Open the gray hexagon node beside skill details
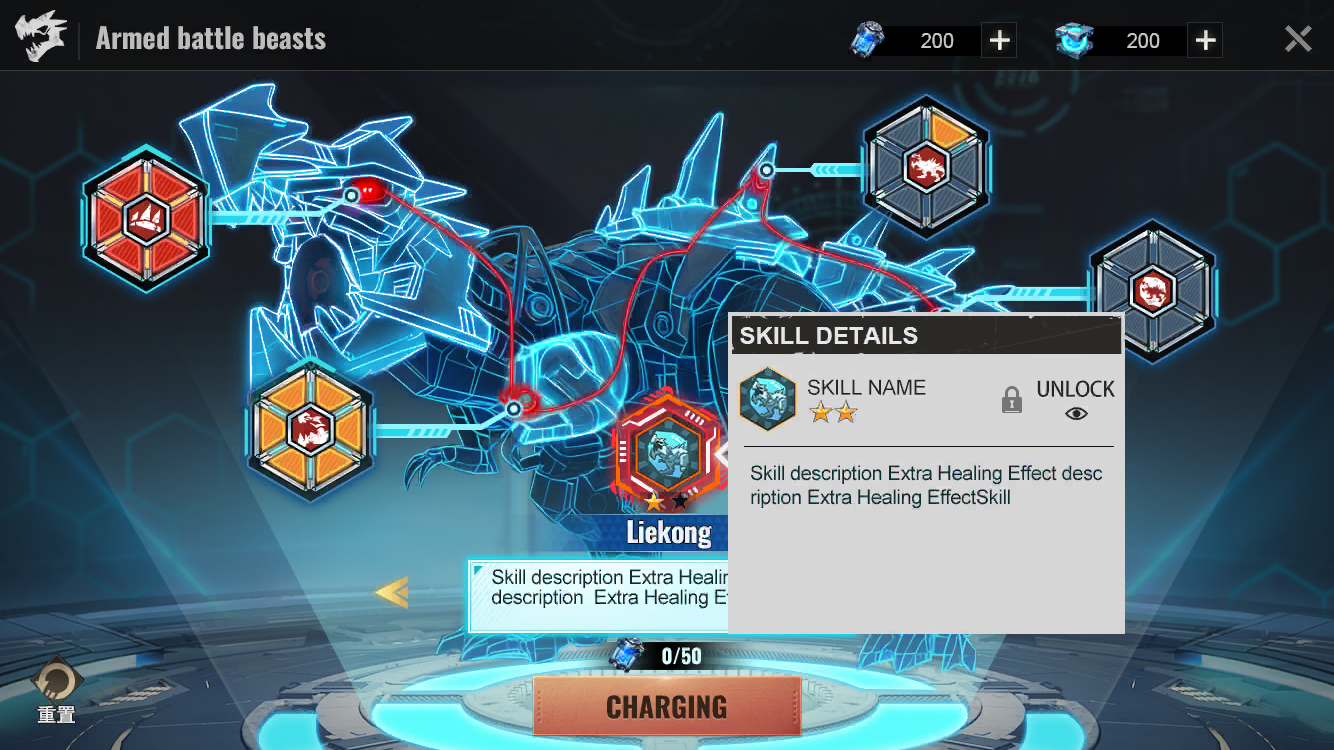Image resolution: width=1334 pixels, height=750 pixels. coord(1151,290)
